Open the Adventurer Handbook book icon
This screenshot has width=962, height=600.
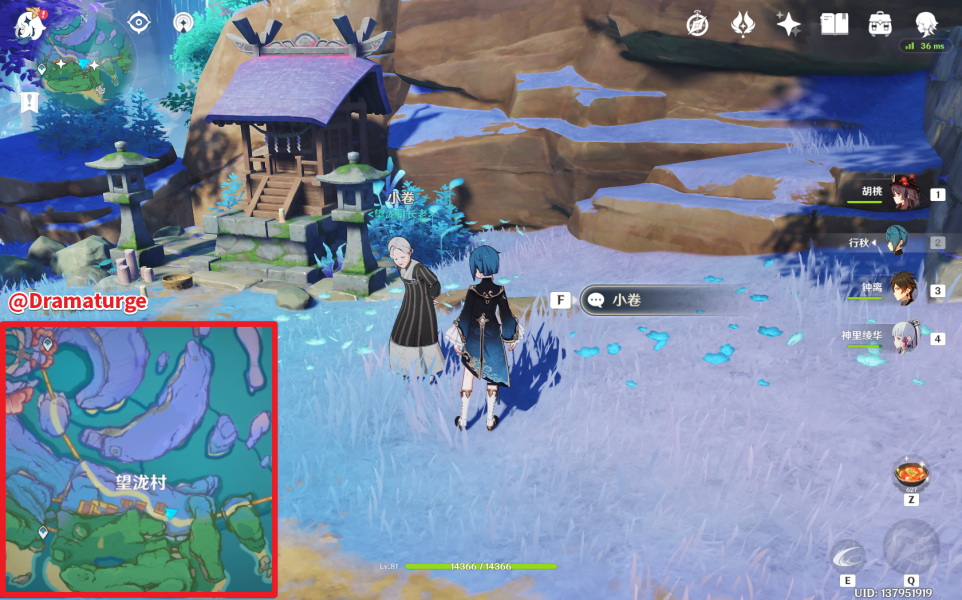[834, 24]
